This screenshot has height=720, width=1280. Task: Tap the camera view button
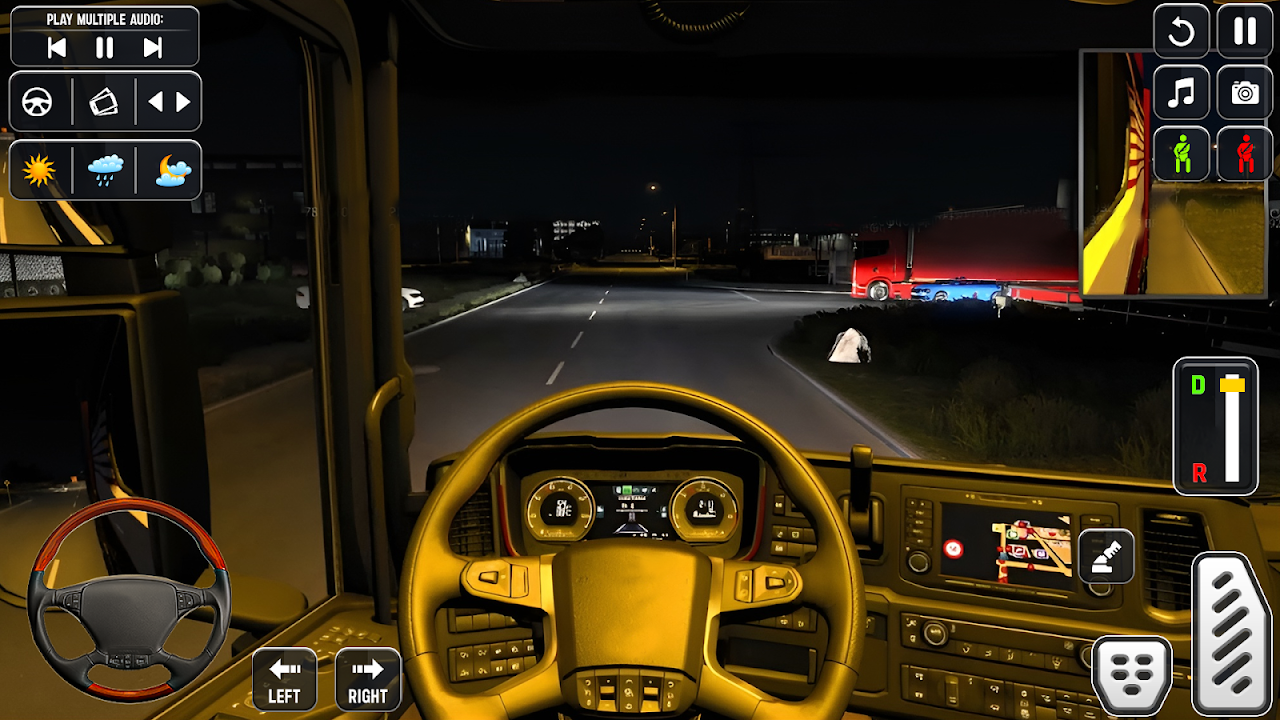coord(1245,94)
